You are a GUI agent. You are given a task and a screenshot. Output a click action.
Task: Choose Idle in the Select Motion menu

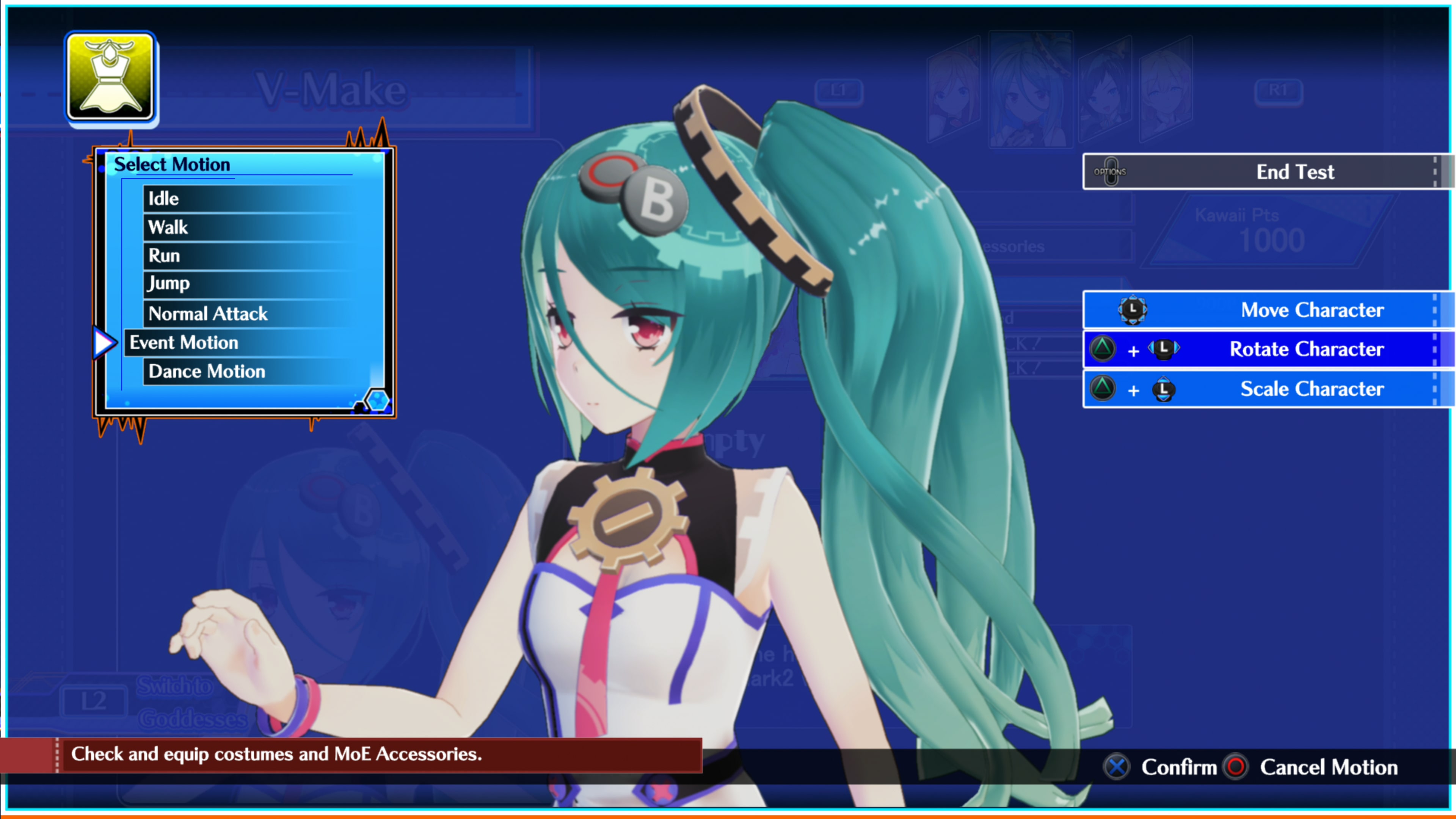click(x=163, y=198)
